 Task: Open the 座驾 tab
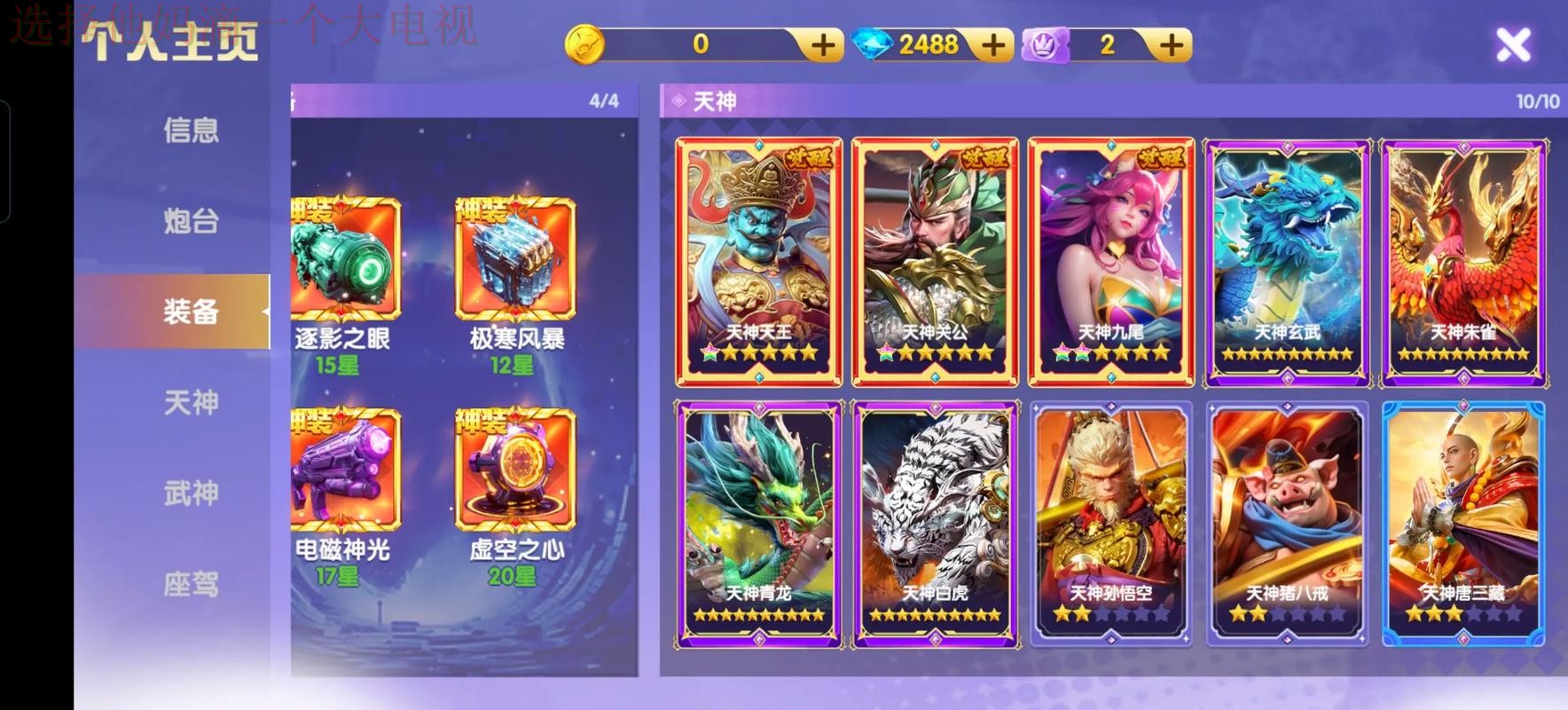click(x=191, y=585)
